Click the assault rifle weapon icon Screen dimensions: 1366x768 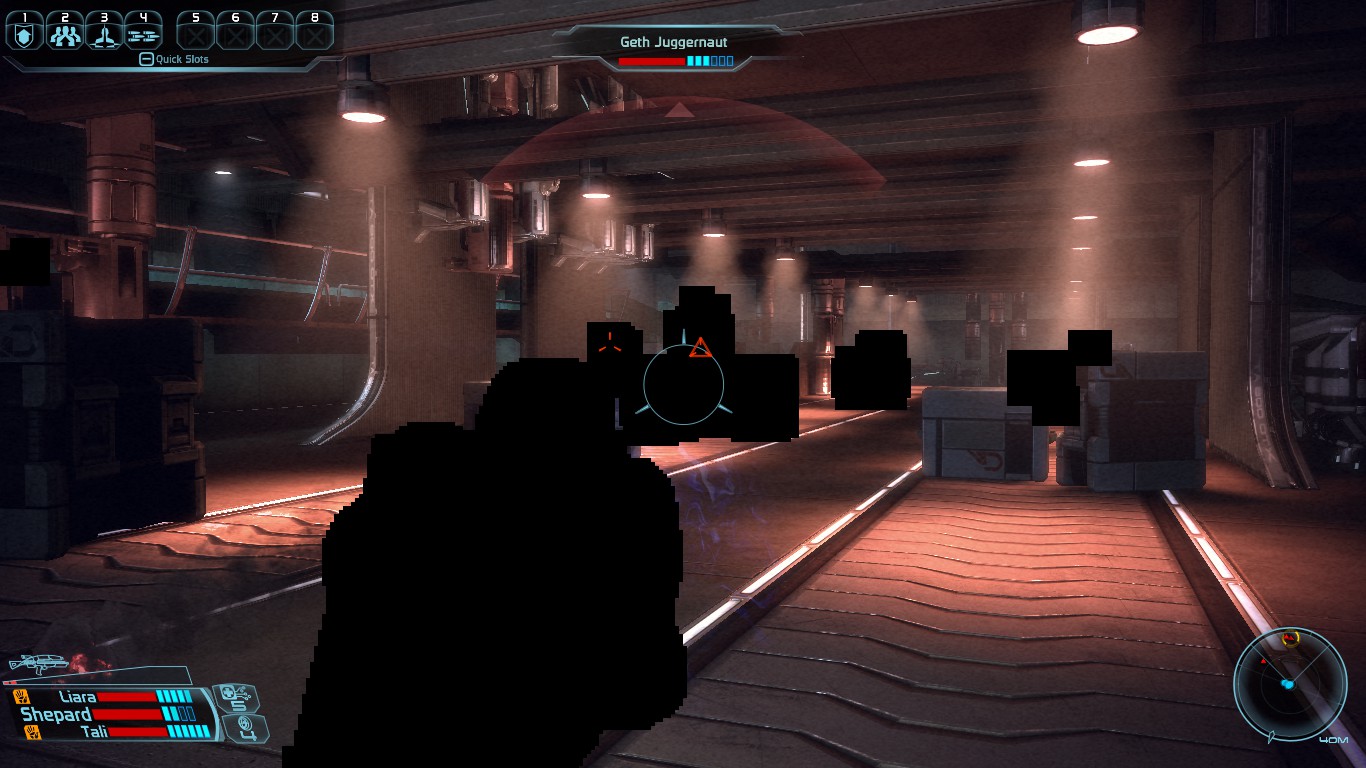click(x=38, y=664)
